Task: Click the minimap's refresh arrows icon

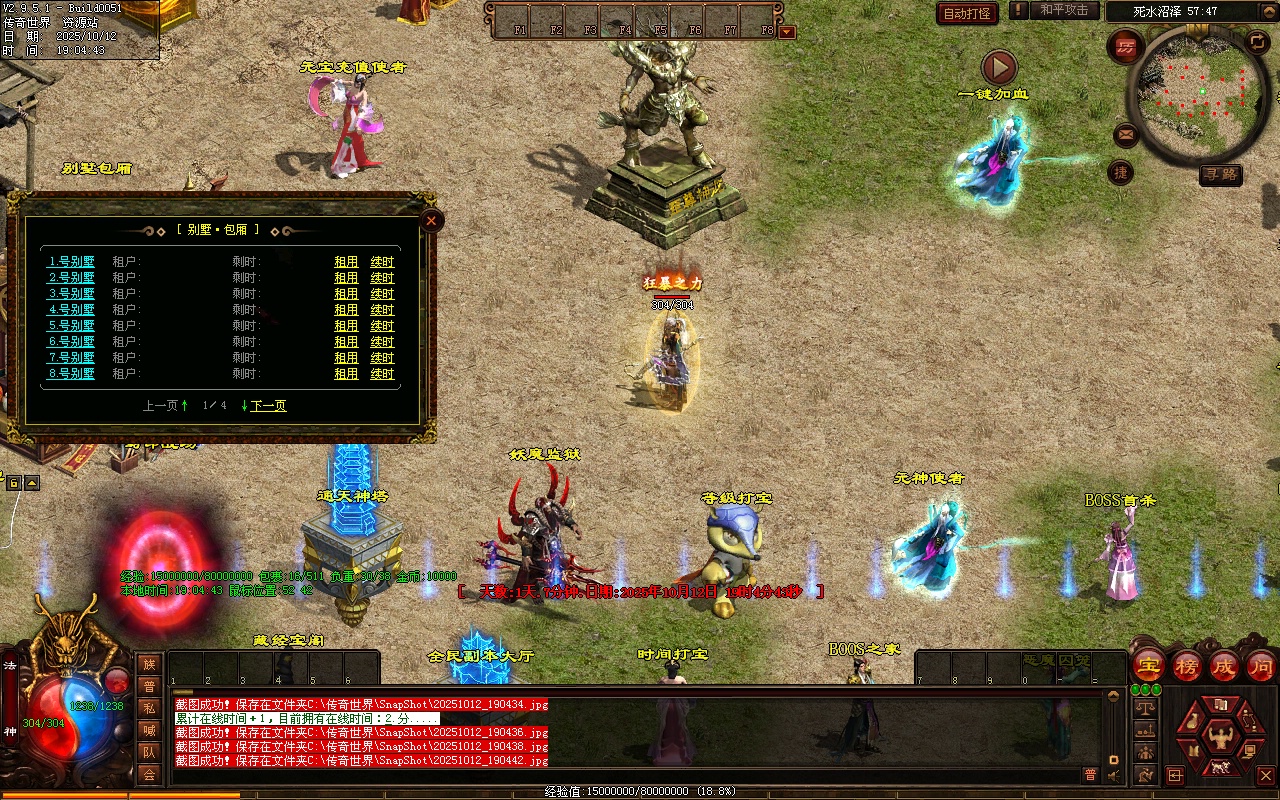Action: 1257,42
